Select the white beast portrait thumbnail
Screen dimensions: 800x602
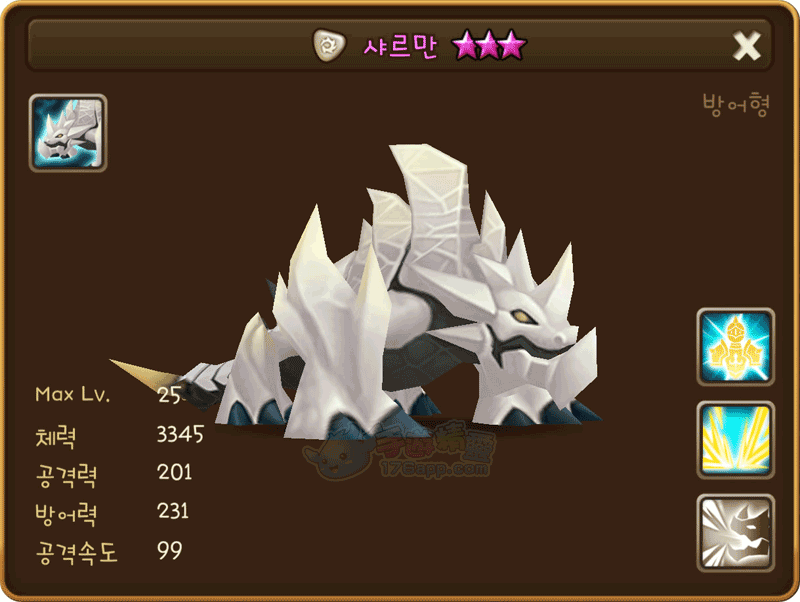[68, 133]
